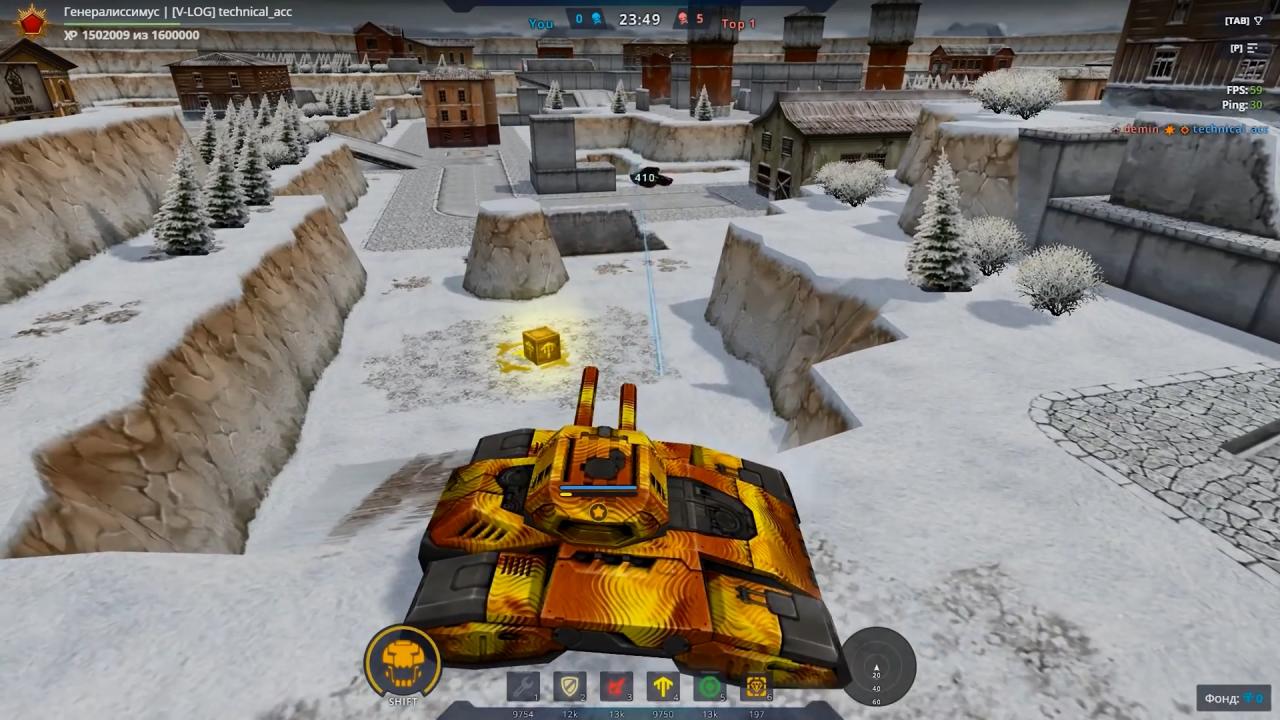Trigger the red damage boost supply
1280x720 pixels.
(x=616, y=687)
